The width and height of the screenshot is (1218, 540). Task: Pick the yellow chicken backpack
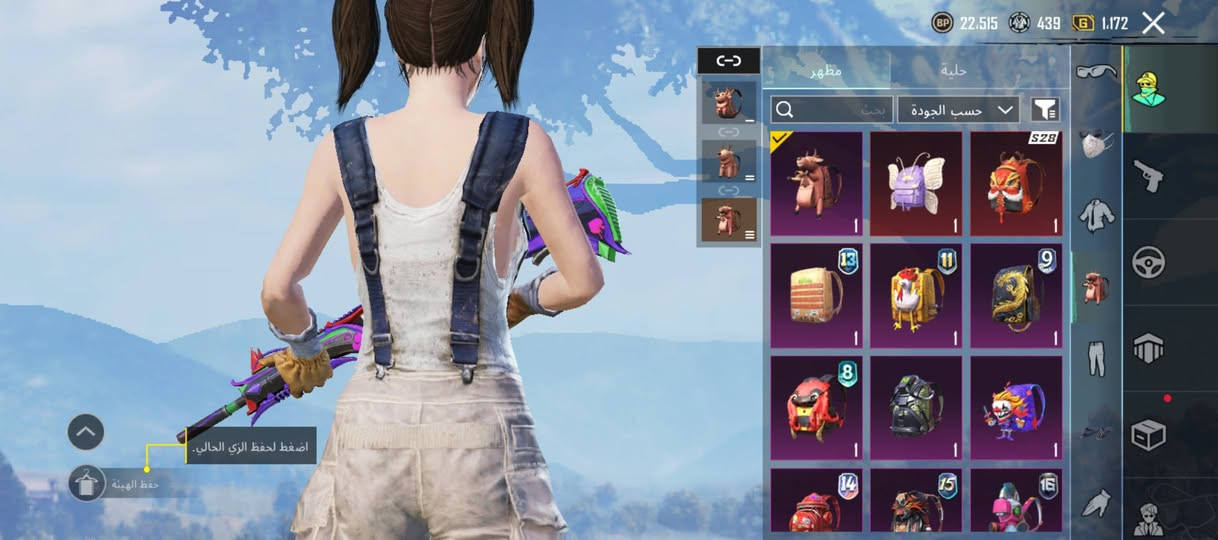[x=916, y=296]
